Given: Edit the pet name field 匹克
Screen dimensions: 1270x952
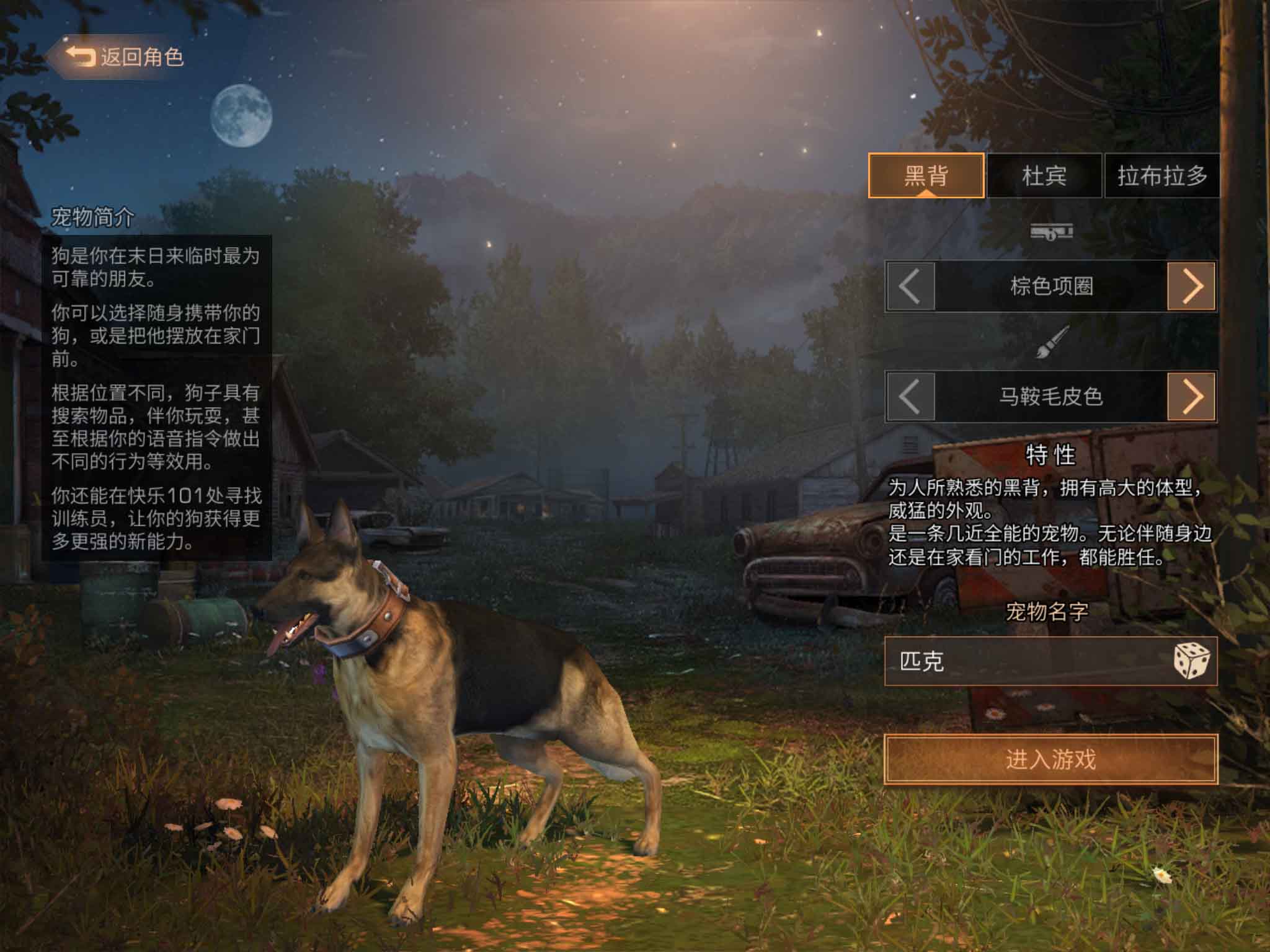Looking at the screenshot, I should point(1023,661).
